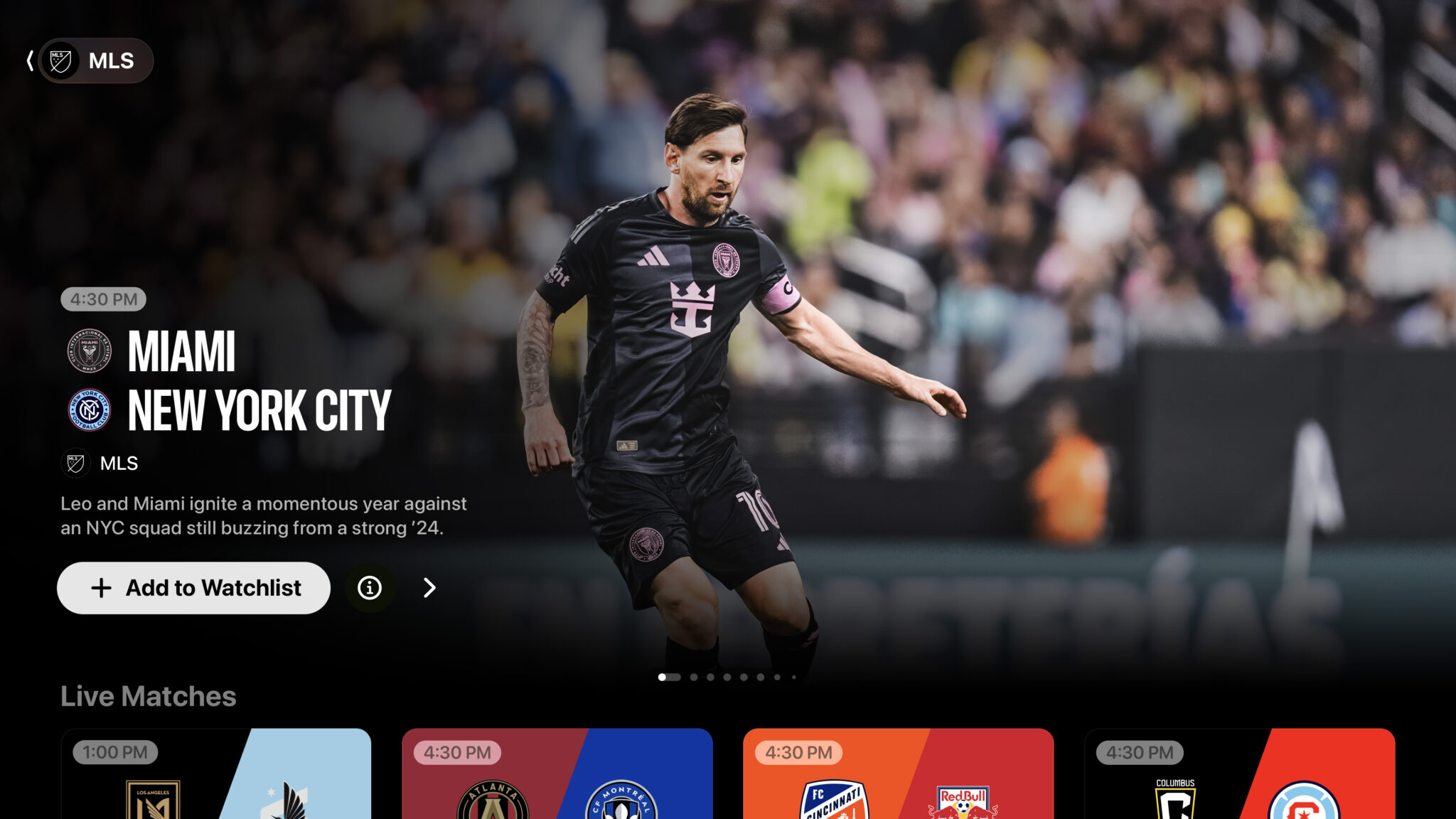Select the New York City FC crest
This screenshot has width=1456, height=819.
click(x=88, y=408)
